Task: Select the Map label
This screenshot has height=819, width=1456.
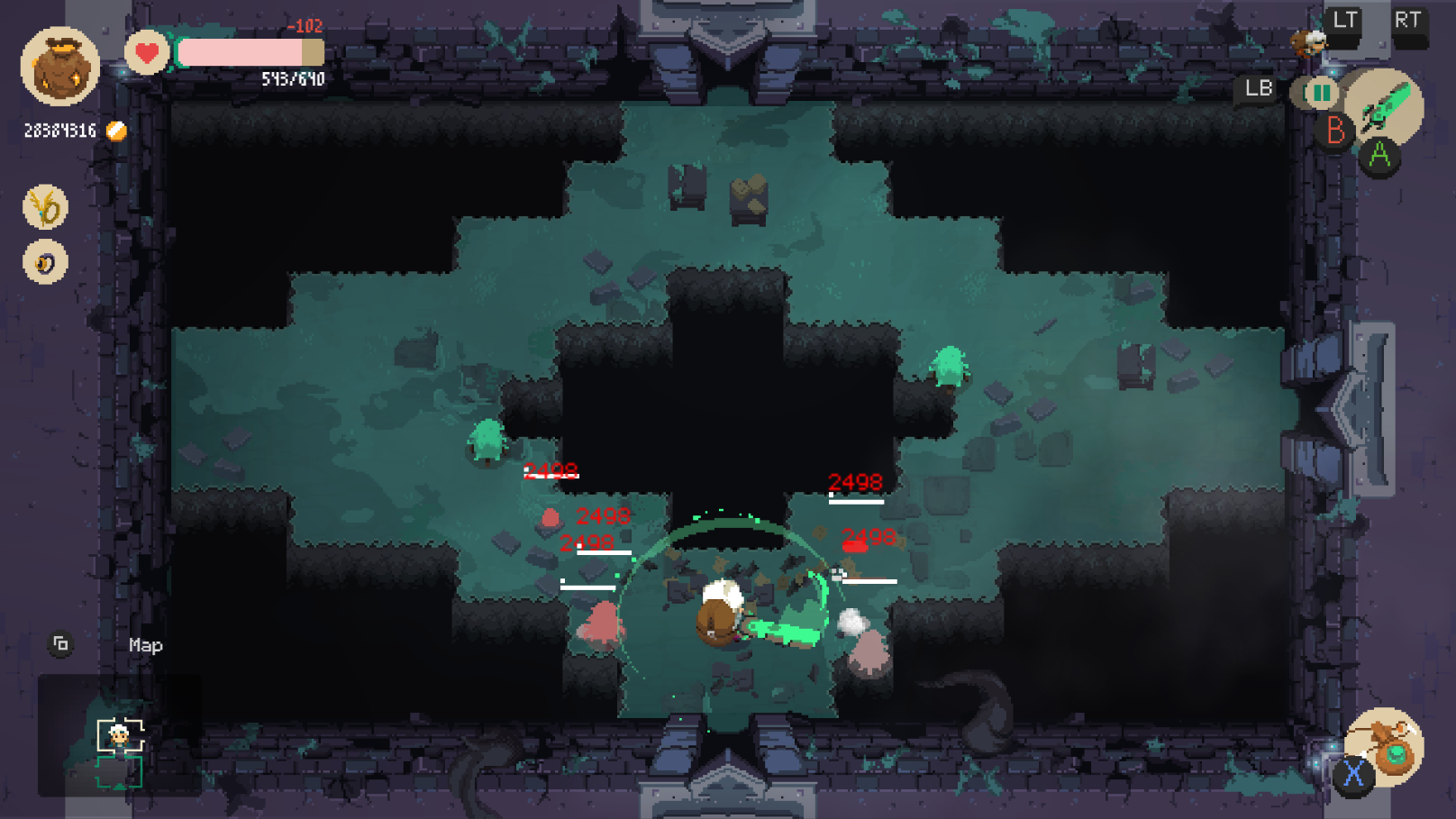Action: tap(144, 646)
